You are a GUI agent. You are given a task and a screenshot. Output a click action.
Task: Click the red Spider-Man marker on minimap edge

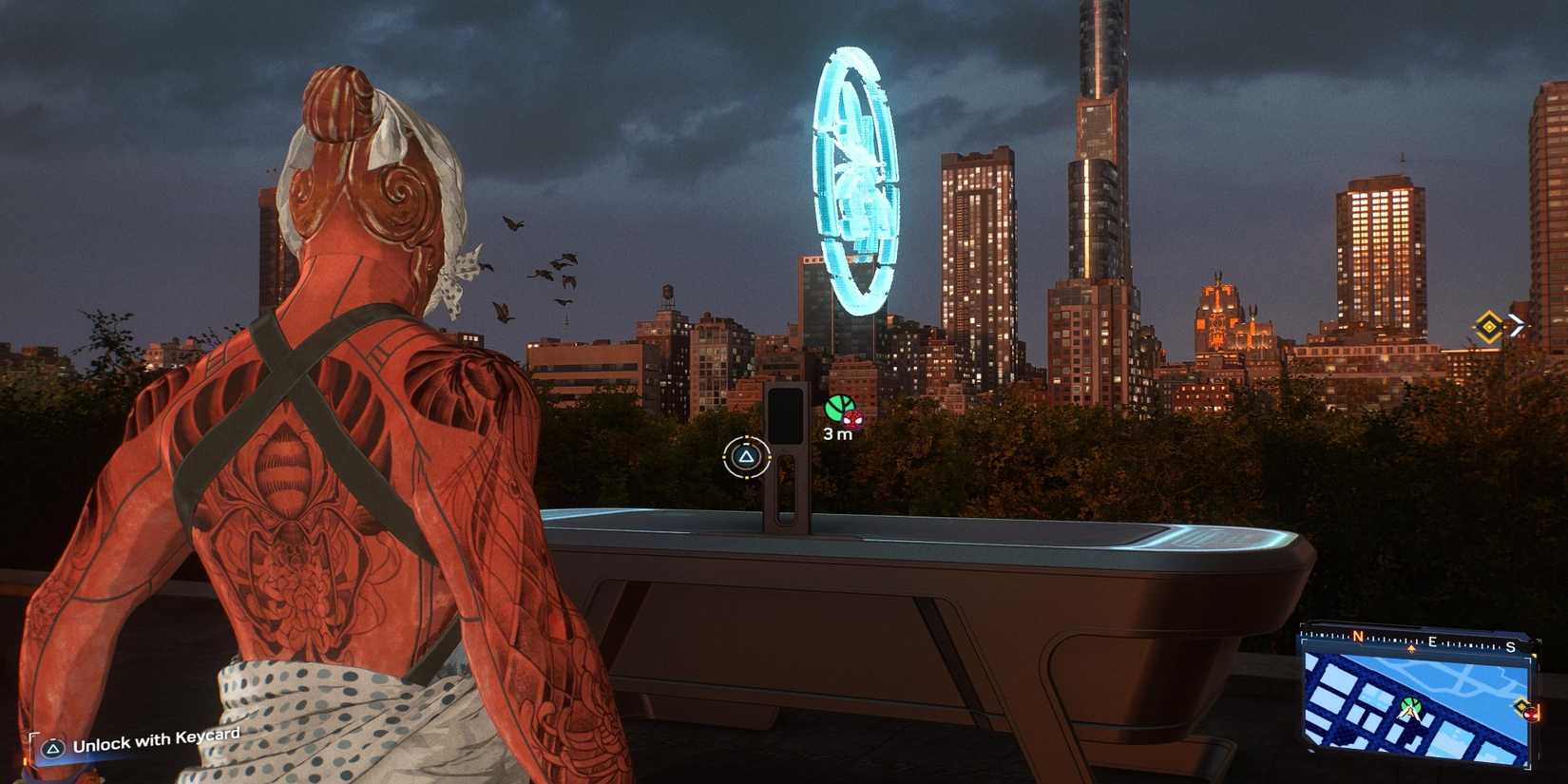click(x=1532, y=716)
